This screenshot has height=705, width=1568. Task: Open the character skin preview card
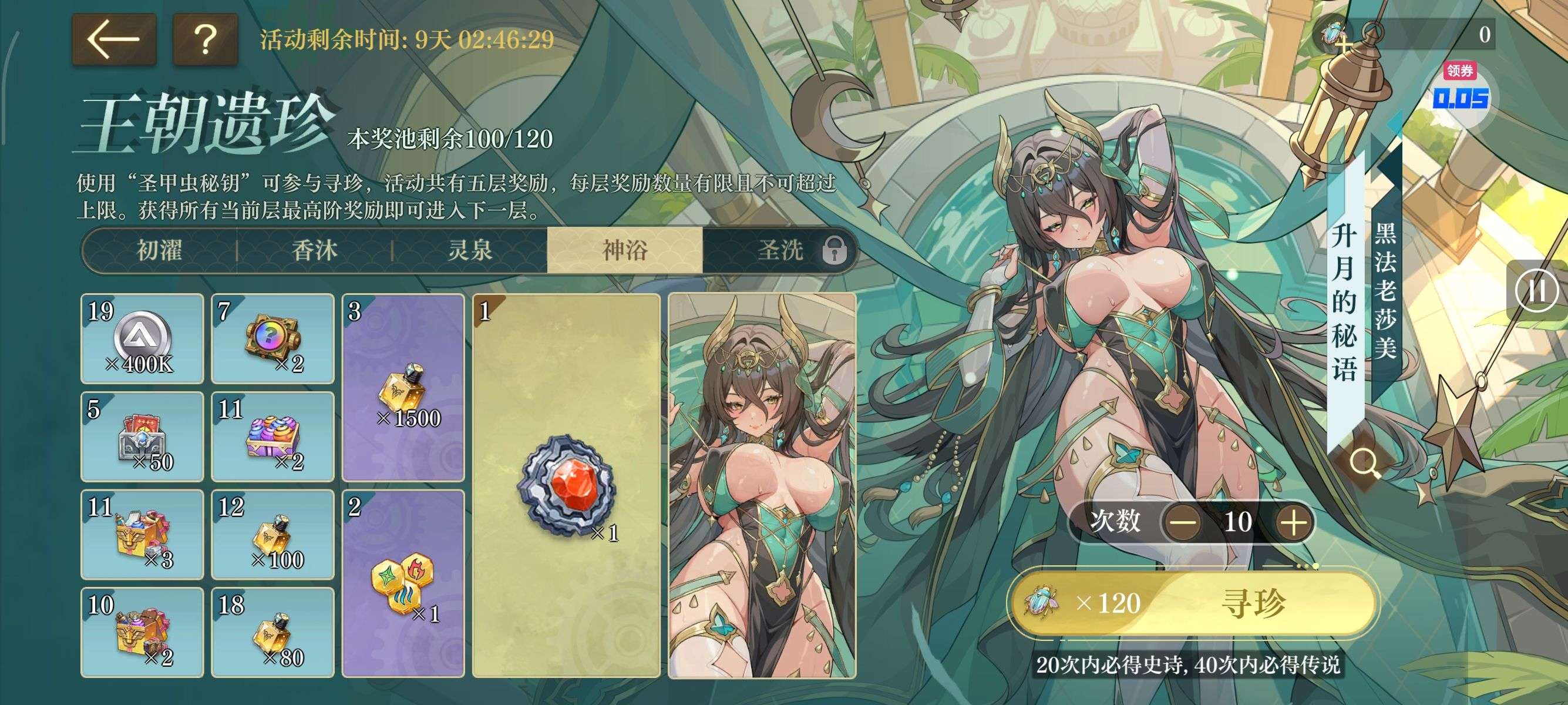click(x=762, y=485)
